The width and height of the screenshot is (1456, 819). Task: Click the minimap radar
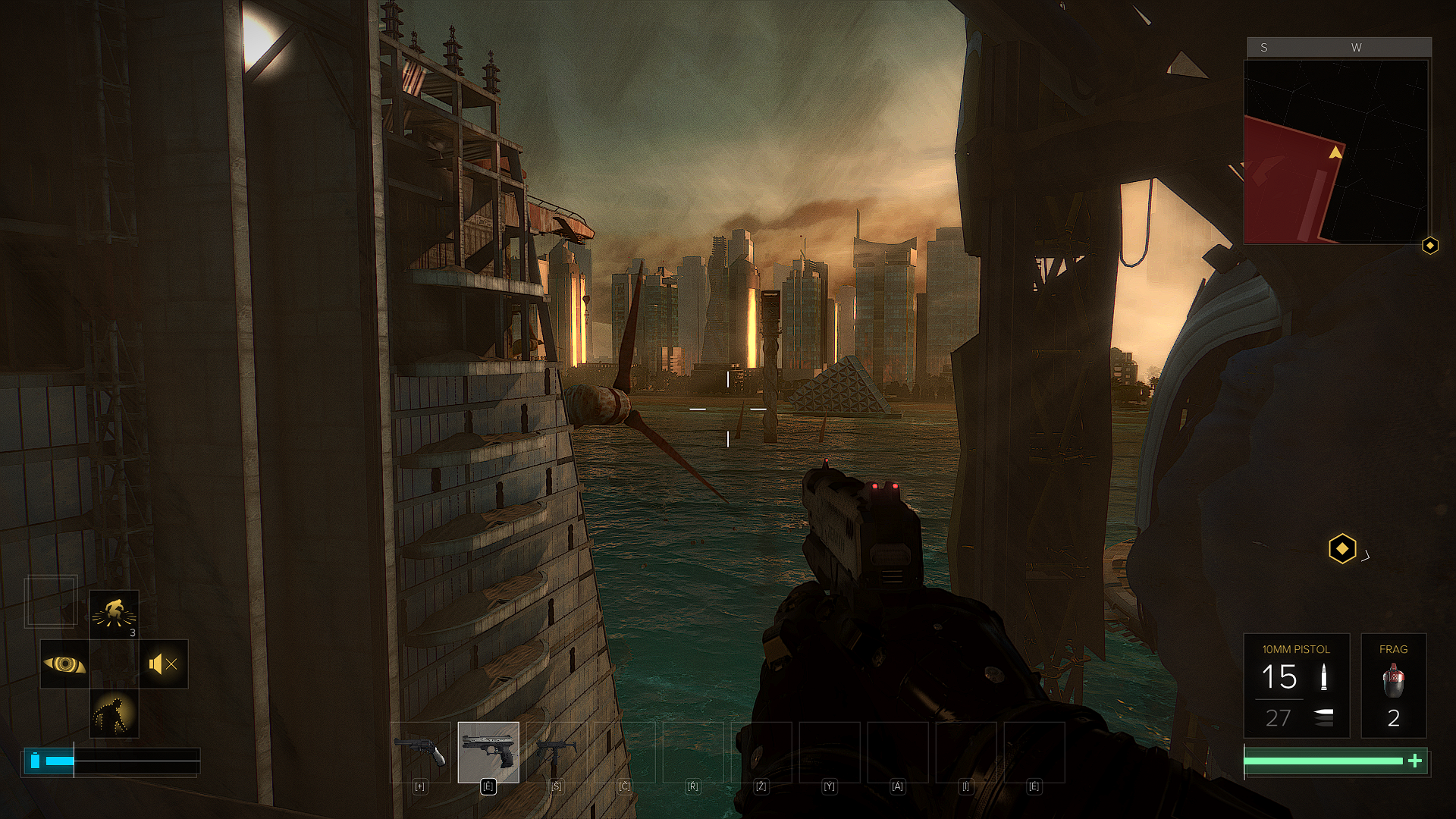click(1336, 152)
